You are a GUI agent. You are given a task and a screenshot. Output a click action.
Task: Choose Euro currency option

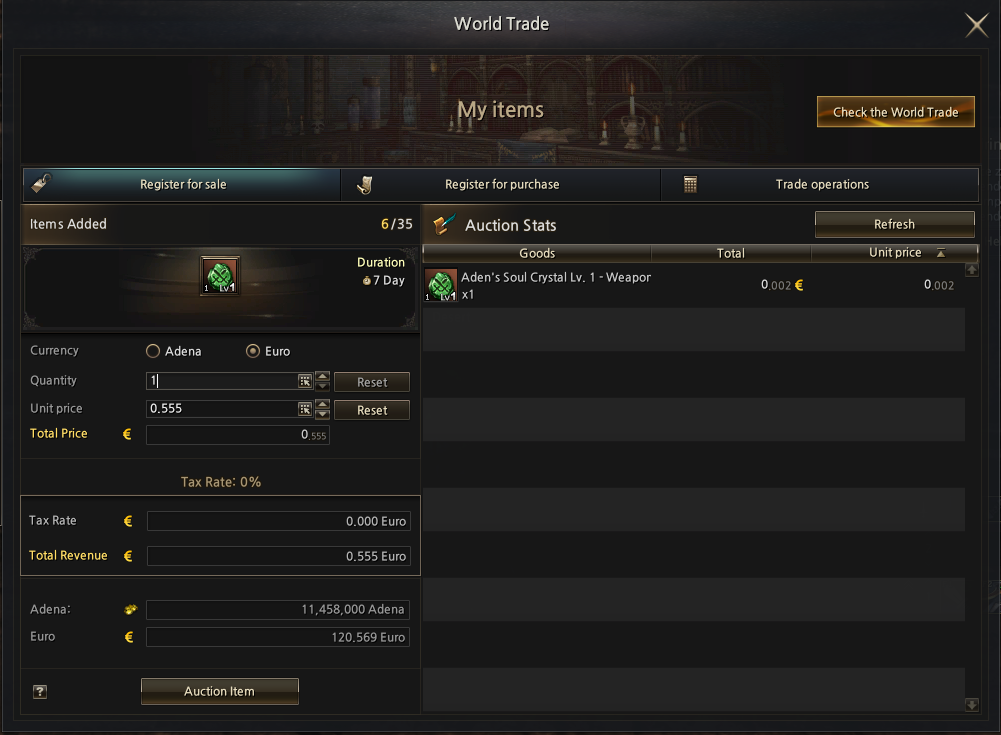click(253, 351)
